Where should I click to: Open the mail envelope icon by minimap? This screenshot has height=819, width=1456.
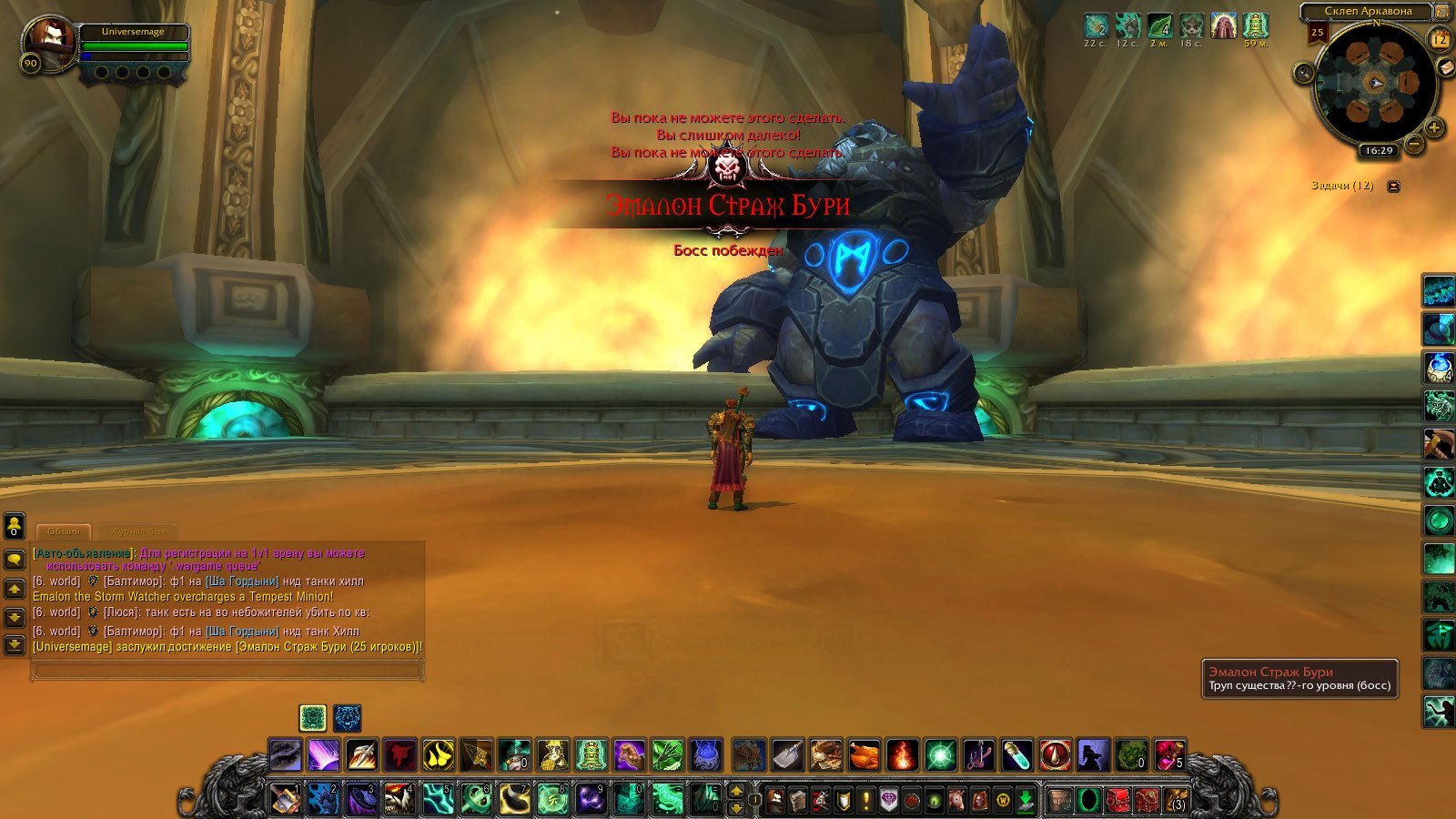coord(1446,68)
